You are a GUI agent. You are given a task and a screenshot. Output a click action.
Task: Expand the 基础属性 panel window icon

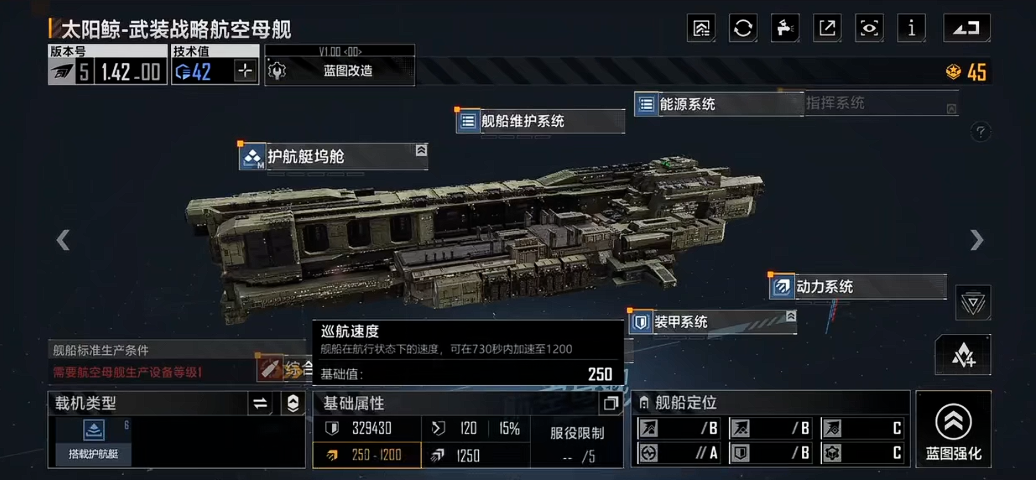tap(610, 404)
